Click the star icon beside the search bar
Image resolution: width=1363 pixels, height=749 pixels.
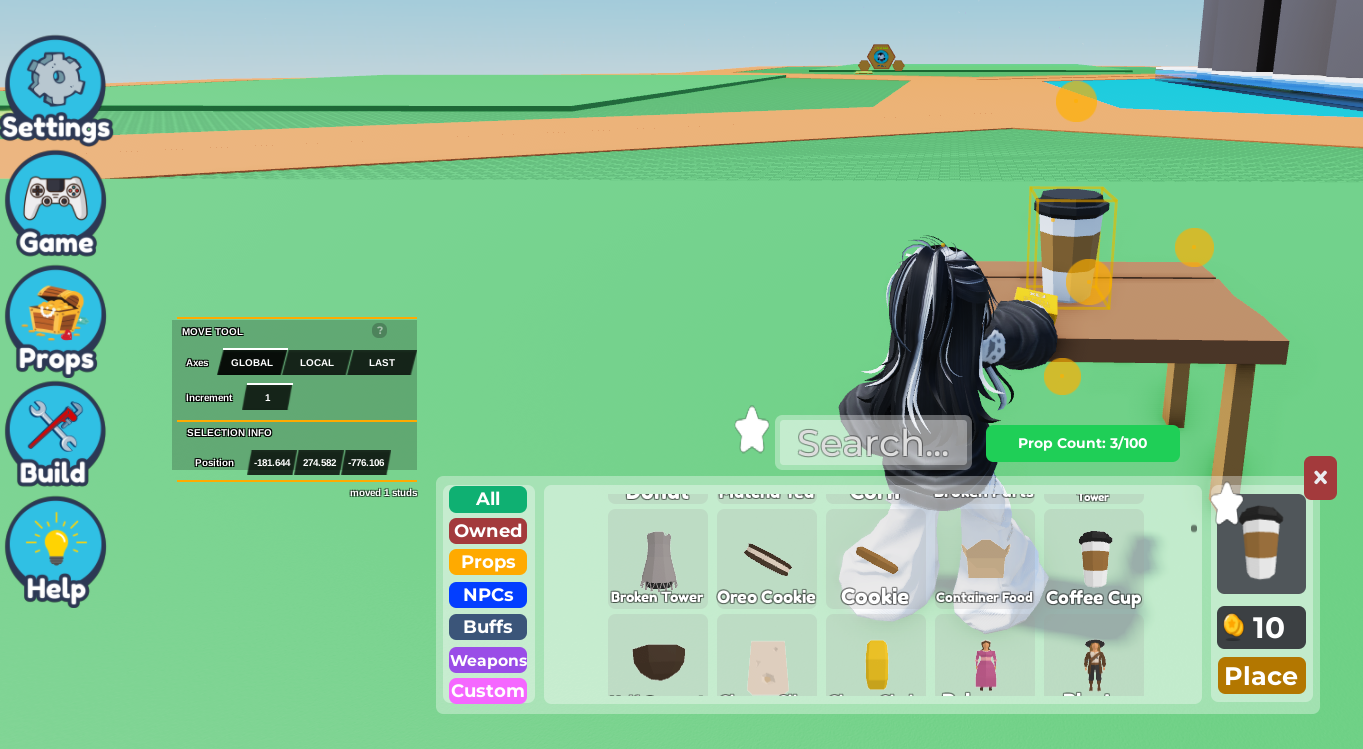click(750, 429)
